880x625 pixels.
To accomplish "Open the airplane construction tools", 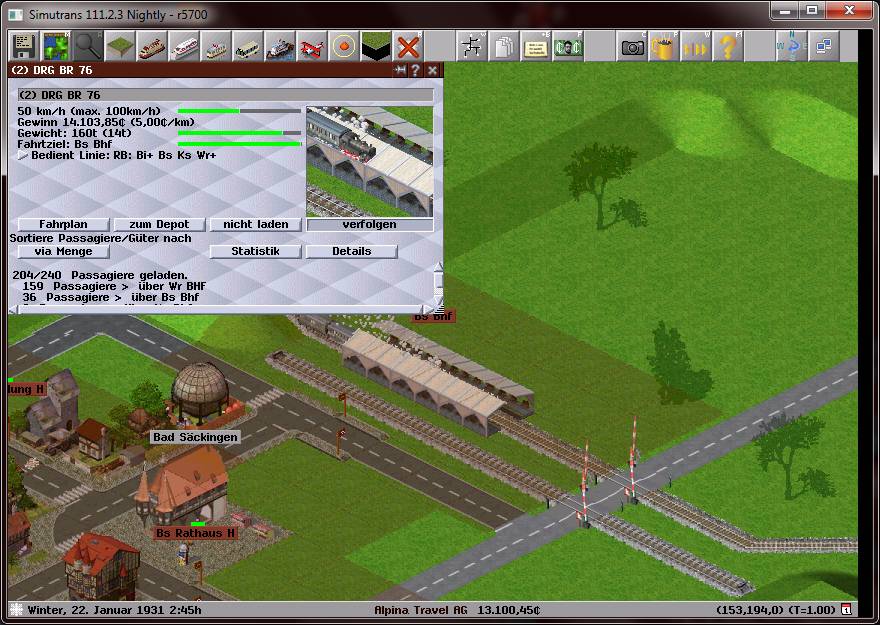I will 312,46.
